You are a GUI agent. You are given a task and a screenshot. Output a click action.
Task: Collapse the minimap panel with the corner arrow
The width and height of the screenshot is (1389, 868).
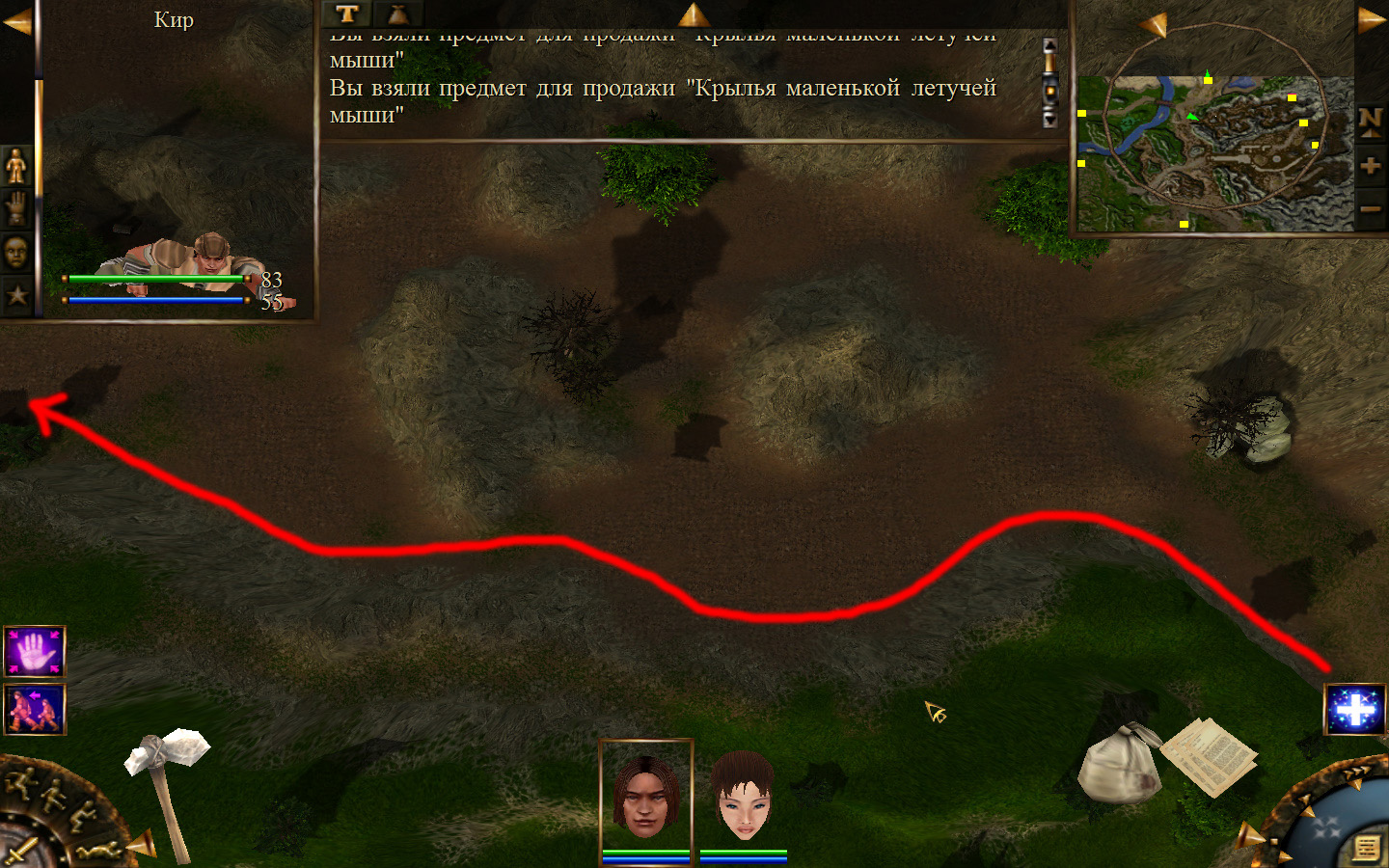(x=1372, y=19)
